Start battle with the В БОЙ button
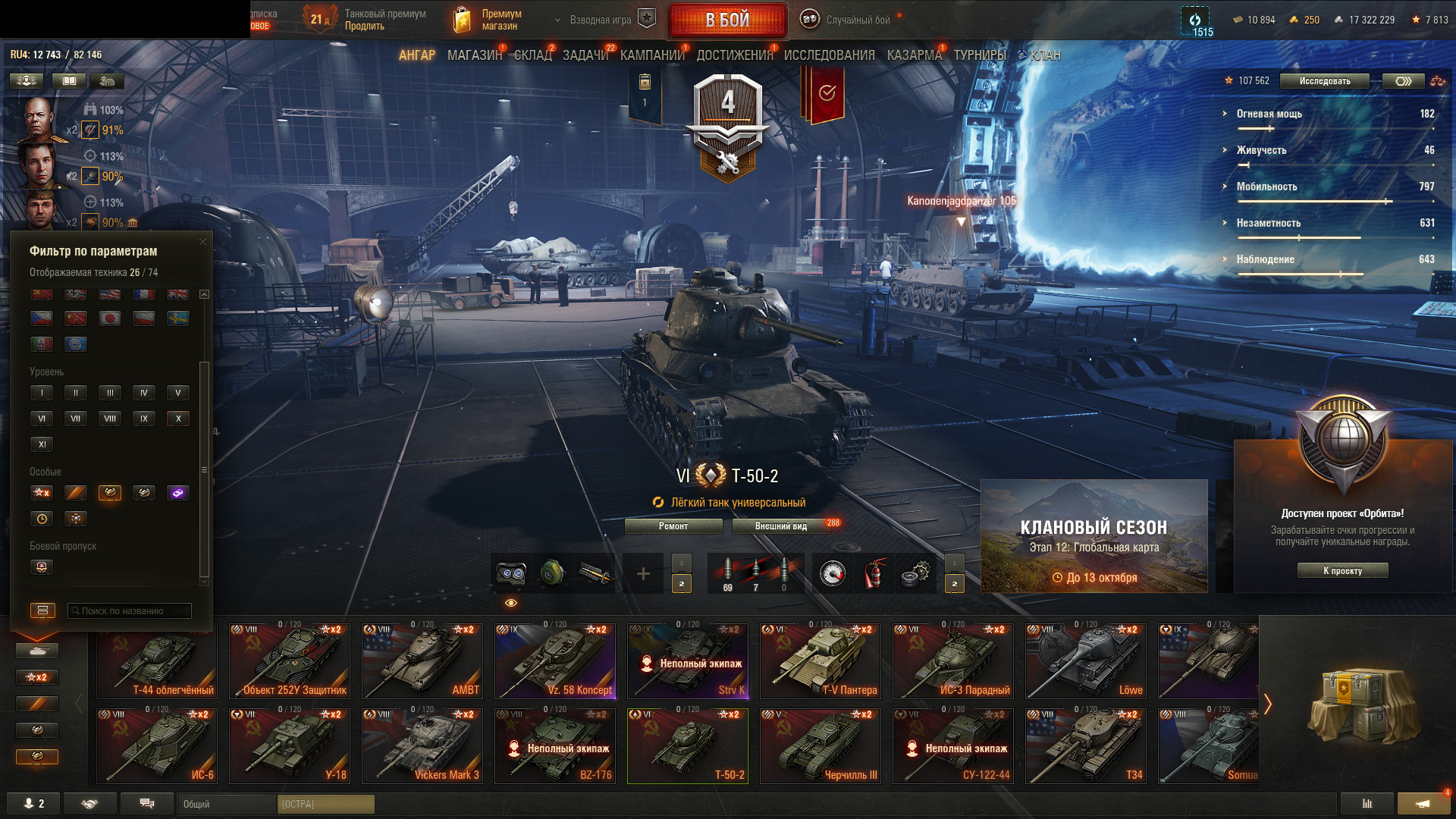1456x819 pixels. 727,20
